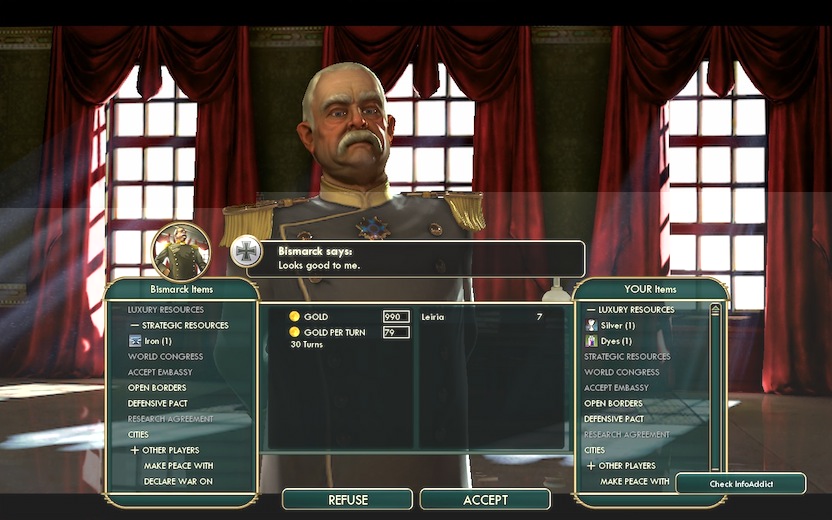Open Cities in Bismarck's items list

pos(138,435)
